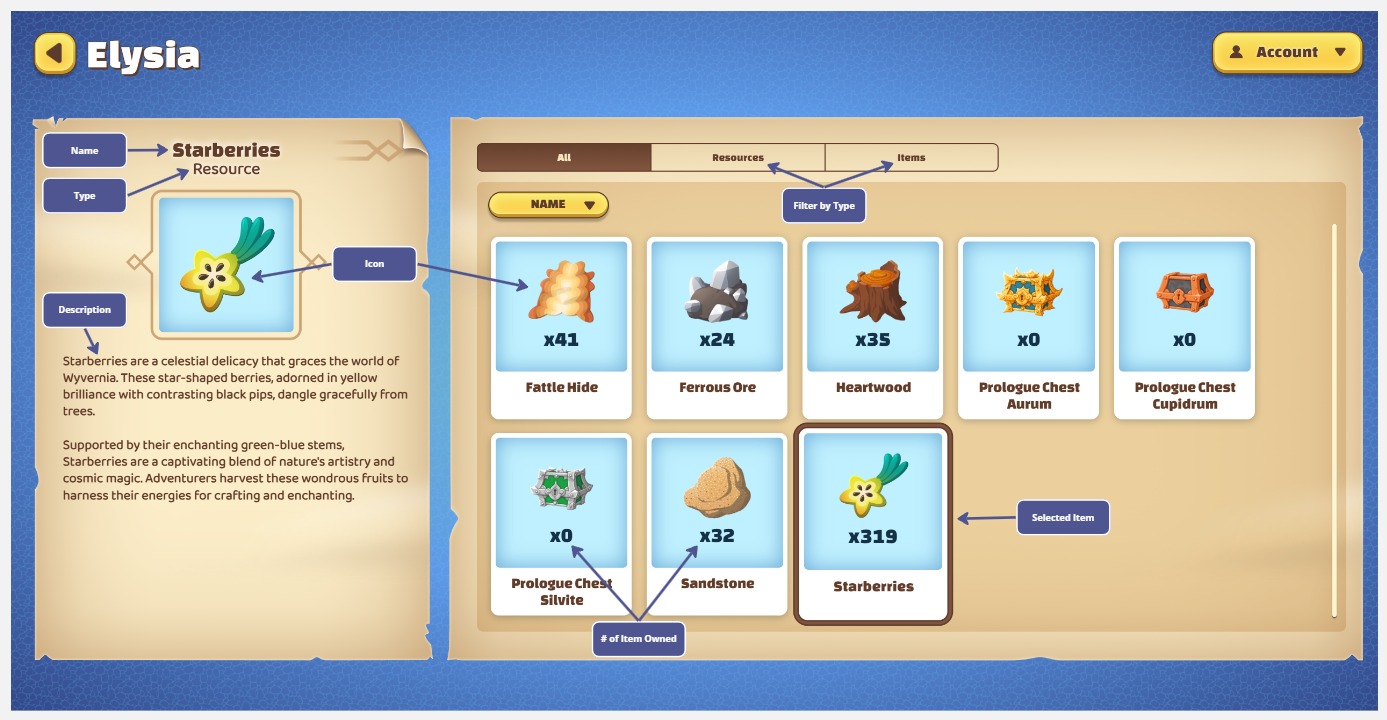Select the Sandstone item card

717,522
